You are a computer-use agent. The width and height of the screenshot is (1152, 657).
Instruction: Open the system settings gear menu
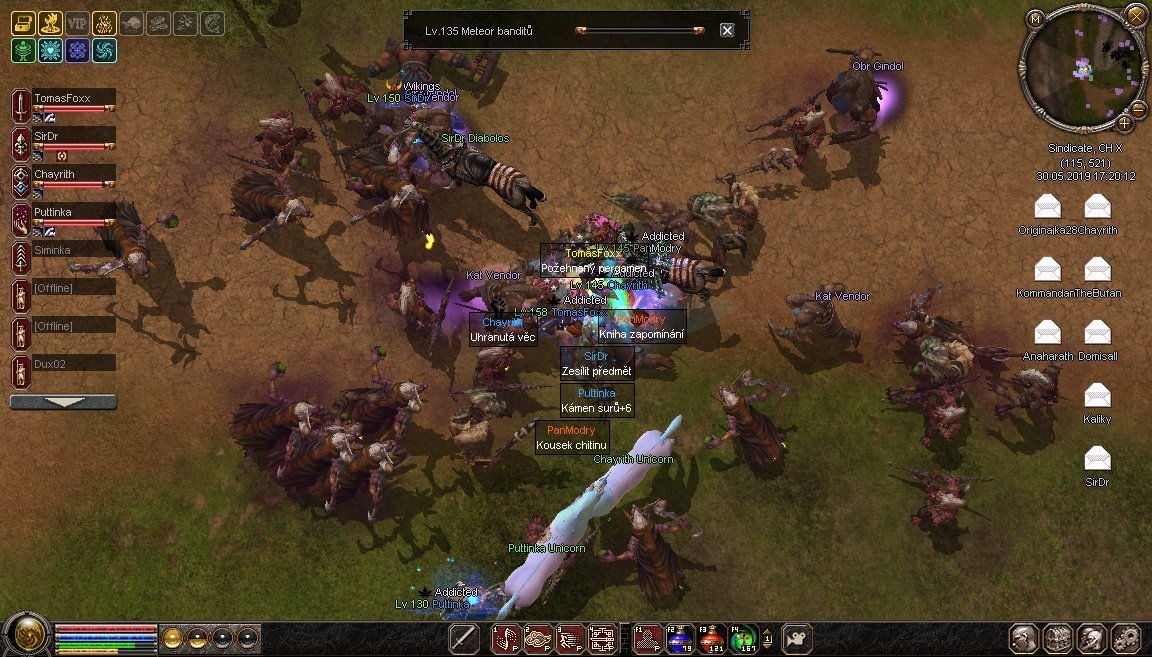pyautogui.click(x=1126, y=637)
